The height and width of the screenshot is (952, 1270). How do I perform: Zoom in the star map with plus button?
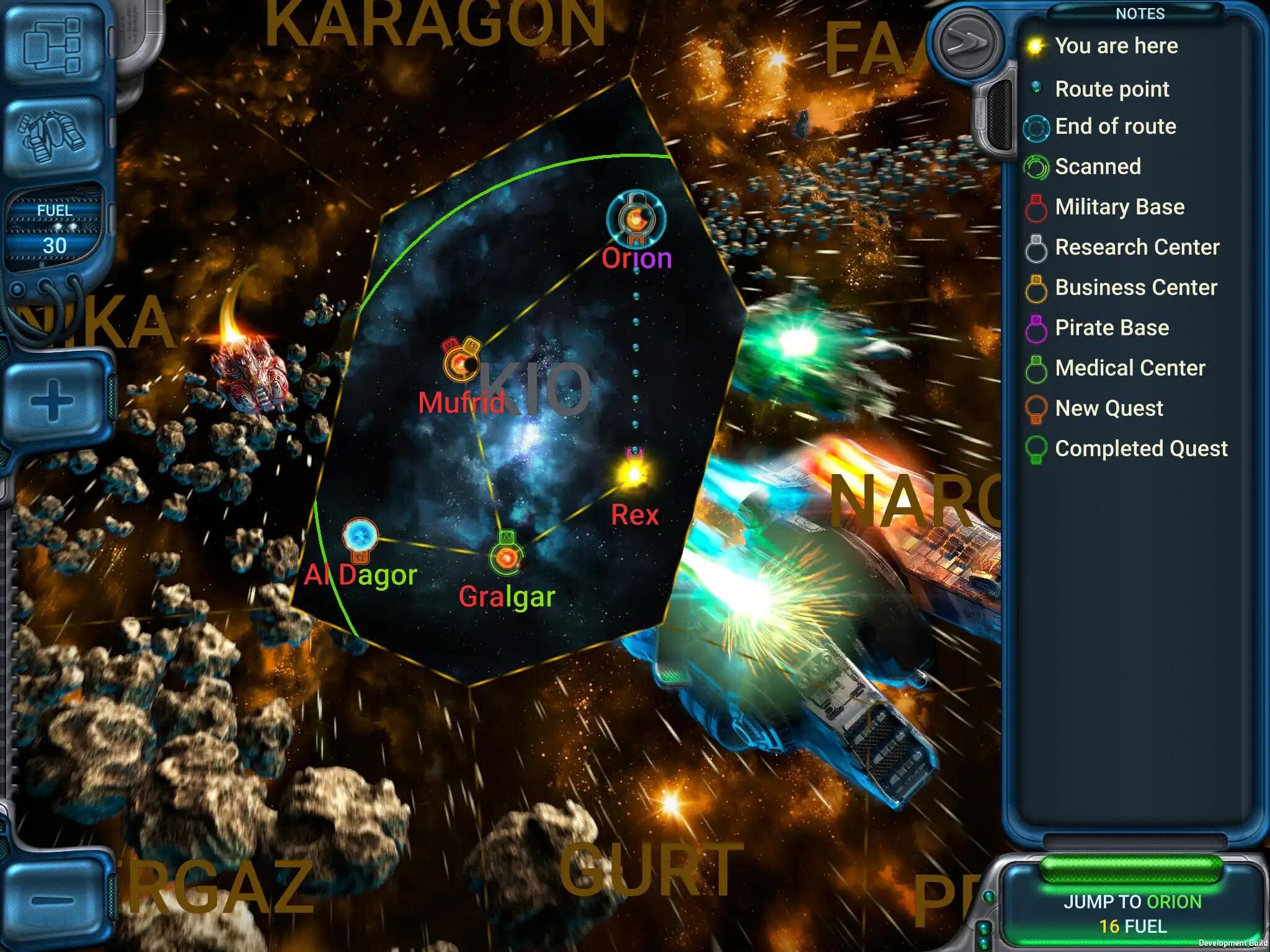click(x=53, y=401)
